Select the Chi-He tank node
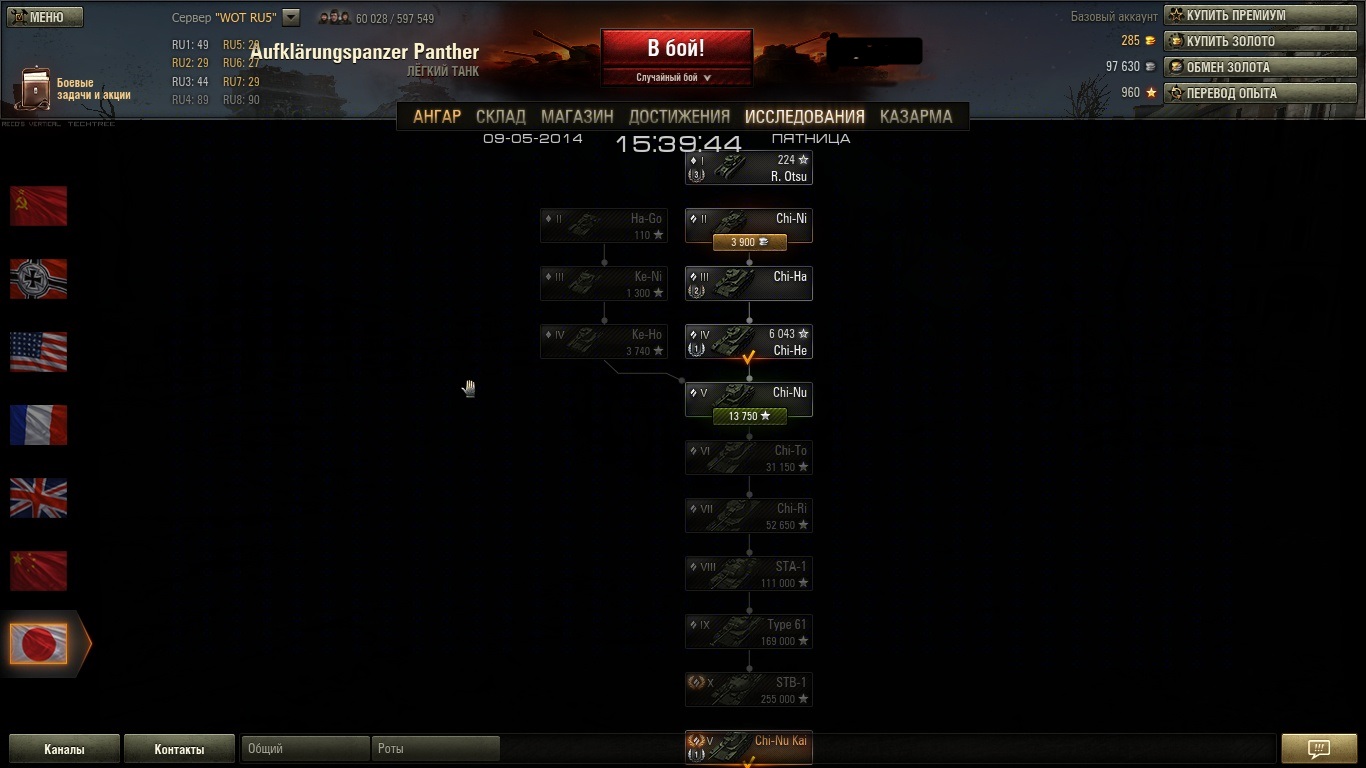This screenshot has width=1366, height=768. pyautogui.click(x=749, y=341)
